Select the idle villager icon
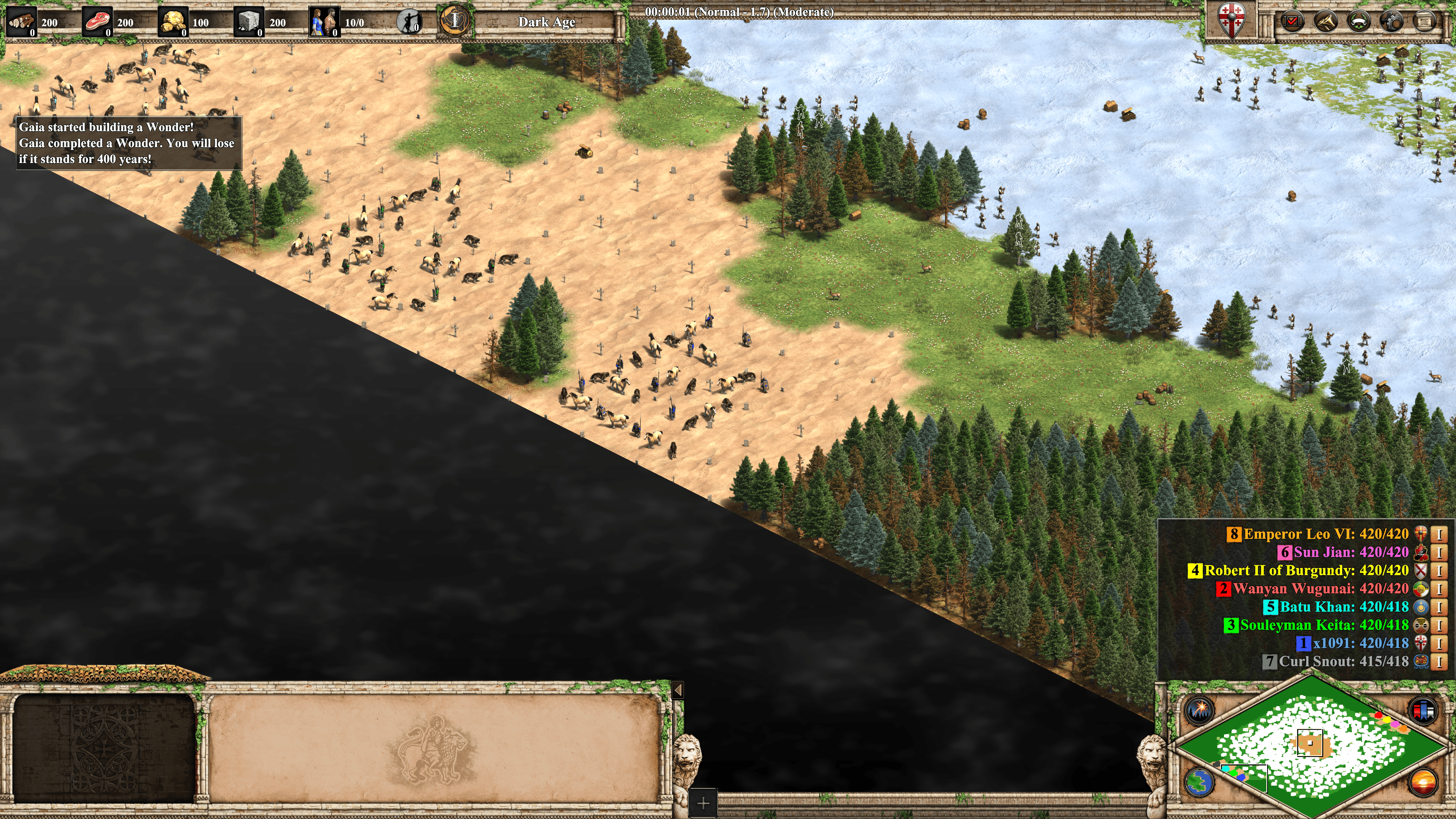The width and height of the screenshot is (1456, 819). tap(409, 22)
